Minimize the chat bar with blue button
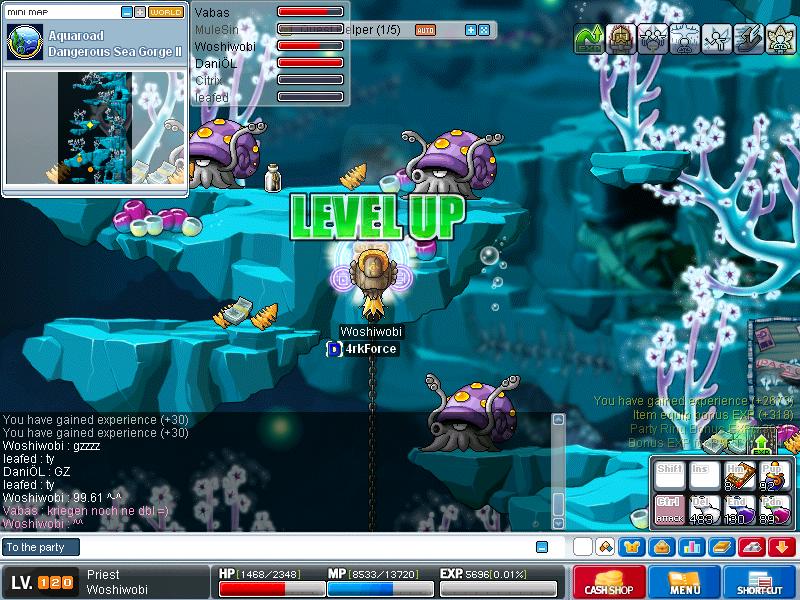Viewport: 800px width, 600px height. coord(542,547)
